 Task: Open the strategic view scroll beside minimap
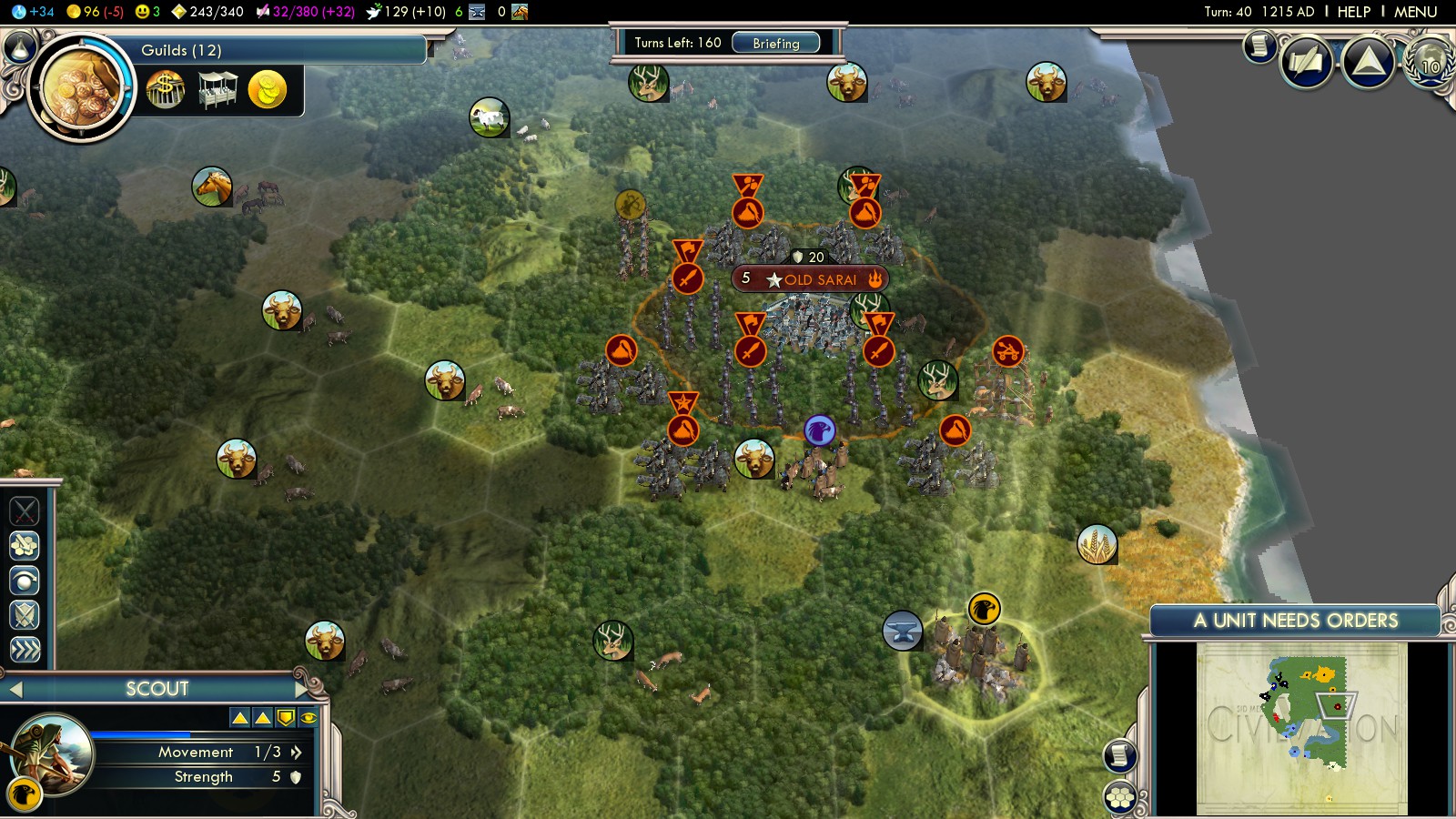click(1119, 755)
